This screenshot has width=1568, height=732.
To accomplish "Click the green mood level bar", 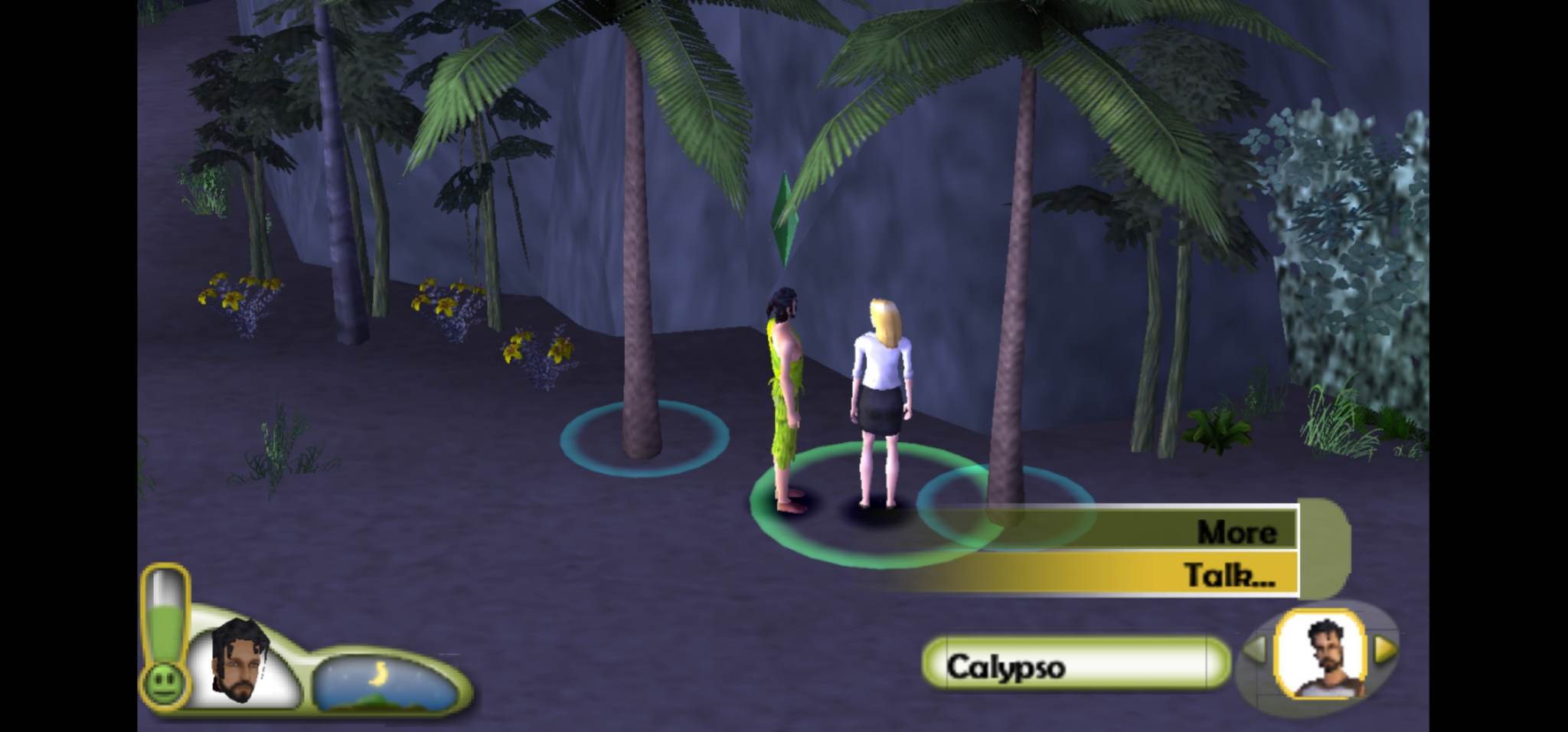I will tap(163, 630).
